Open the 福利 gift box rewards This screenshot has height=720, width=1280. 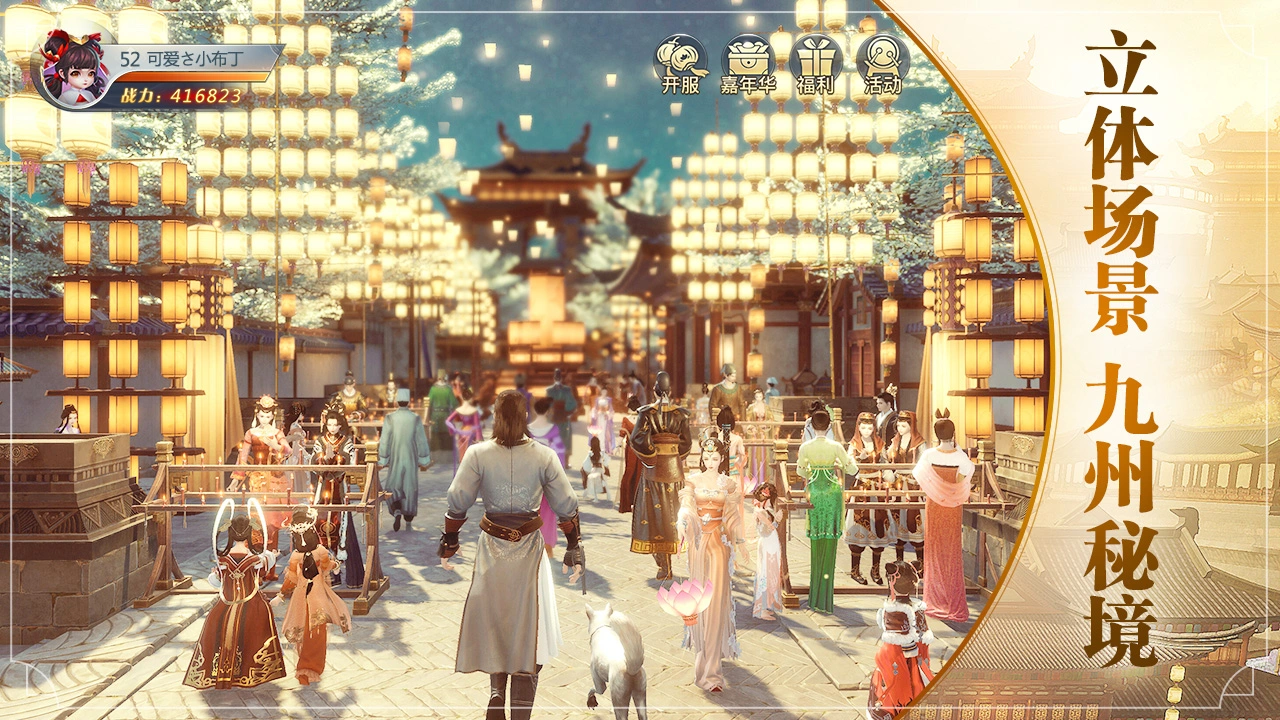815,63
